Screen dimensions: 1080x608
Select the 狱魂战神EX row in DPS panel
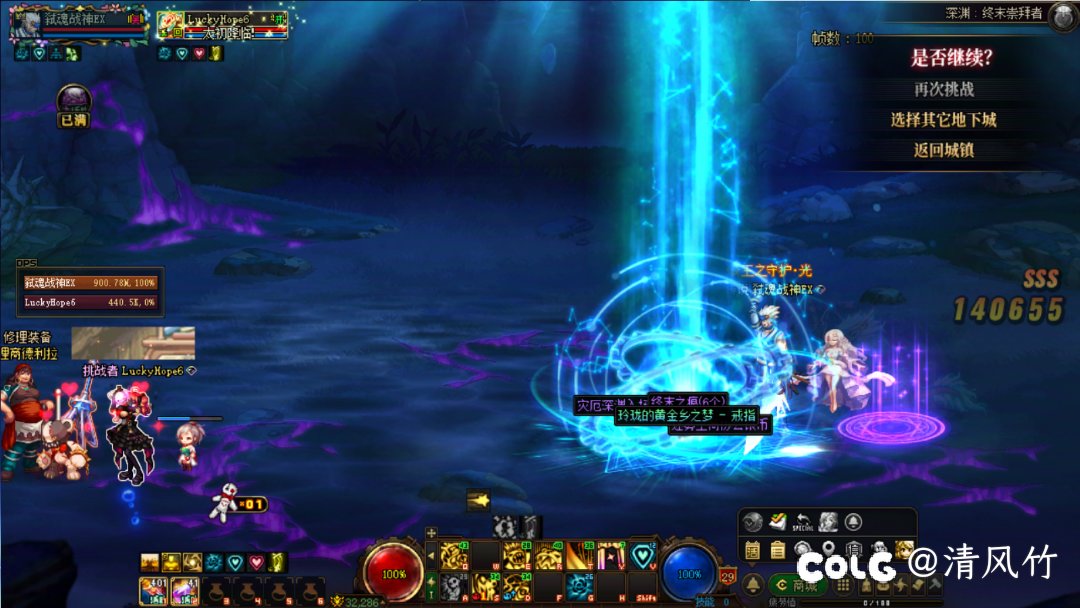(91, 284)
